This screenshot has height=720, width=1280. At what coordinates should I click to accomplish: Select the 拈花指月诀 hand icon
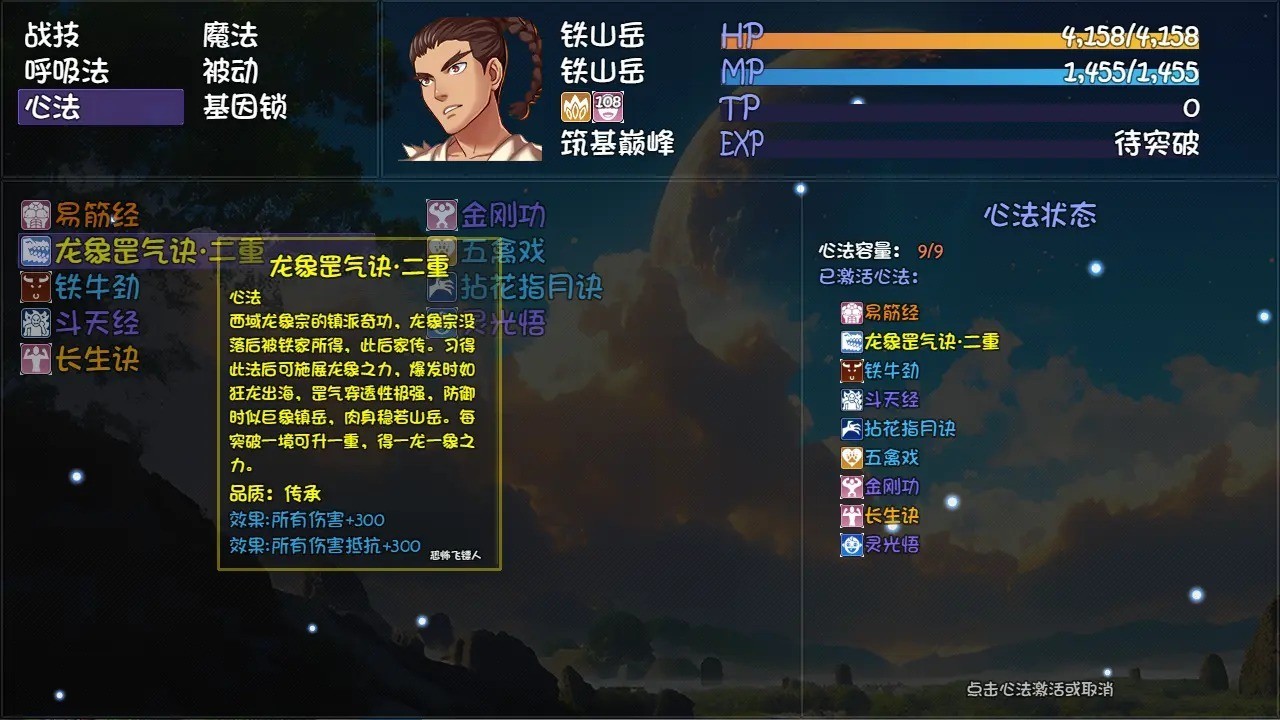click(x=440, y=287)
